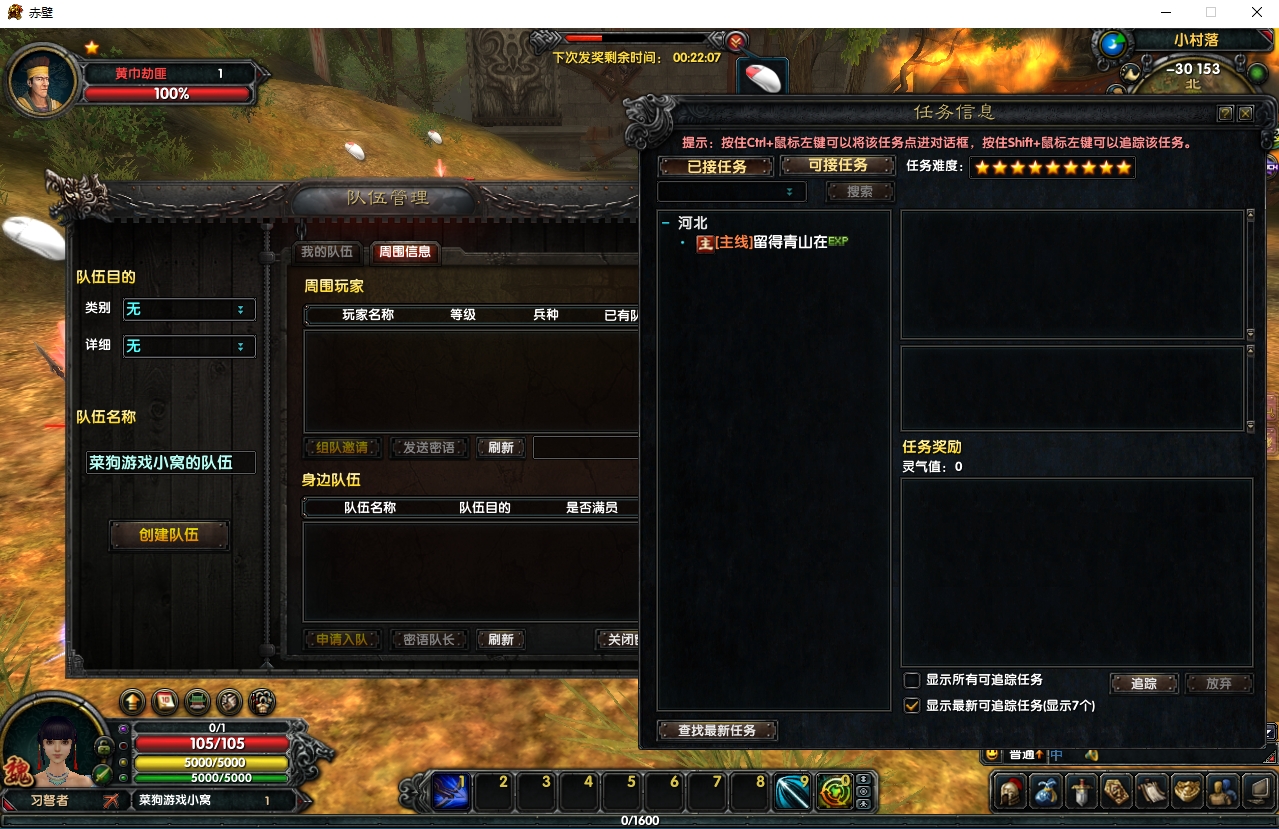Close the 任务信息 quest window
The image size is (1279, 829).
1246,114
